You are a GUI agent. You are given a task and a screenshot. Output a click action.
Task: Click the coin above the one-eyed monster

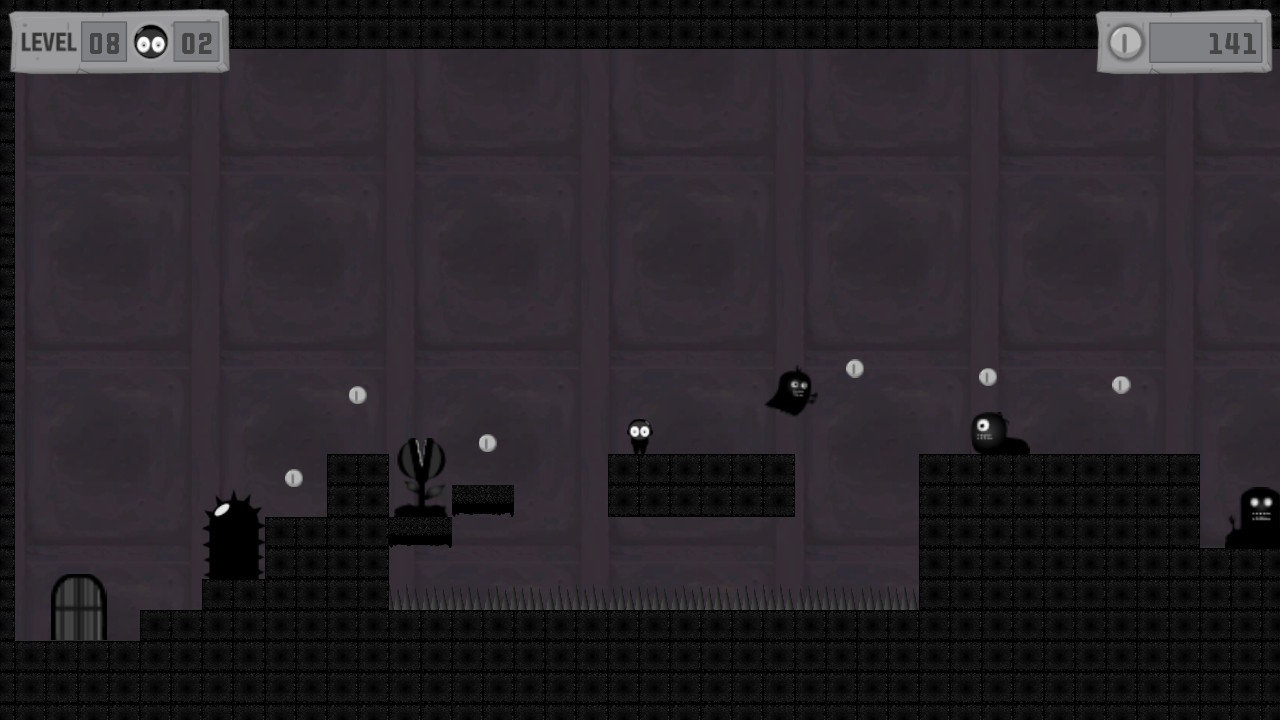click(987, 376)
